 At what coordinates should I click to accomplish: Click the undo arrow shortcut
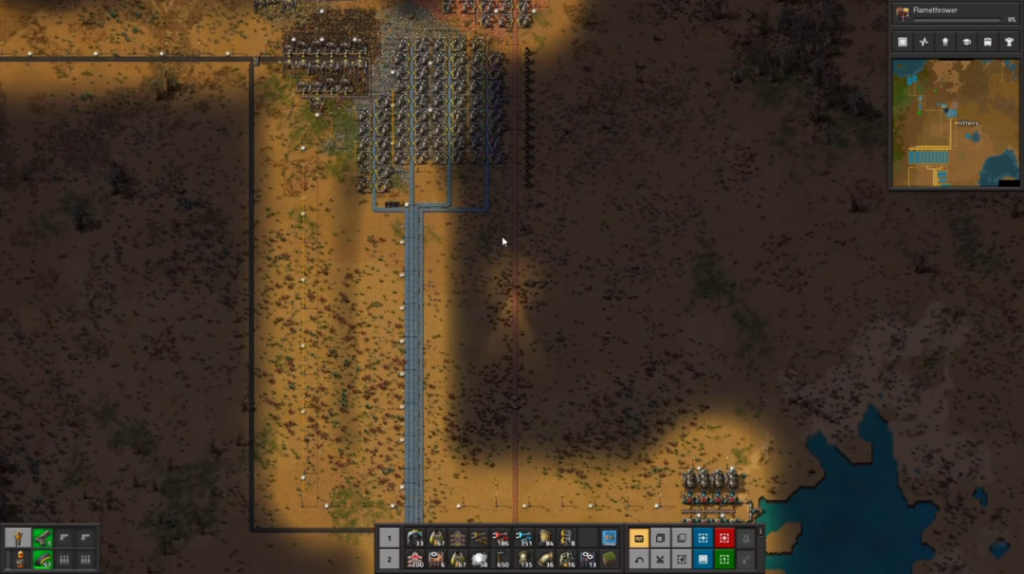click(x=638, y=559)
